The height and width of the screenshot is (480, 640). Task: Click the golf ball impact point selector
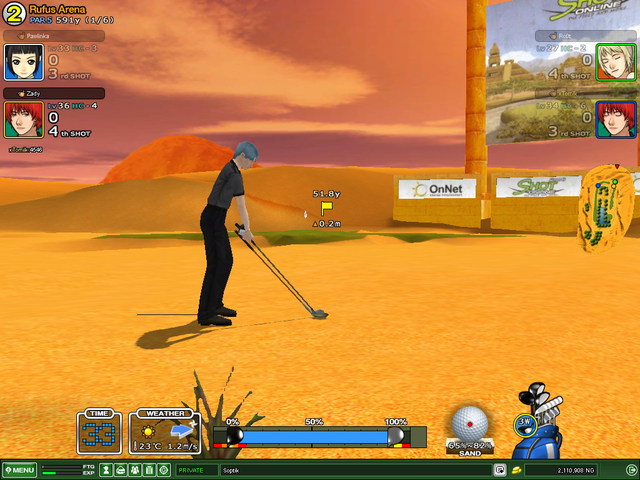pos(468,422)
